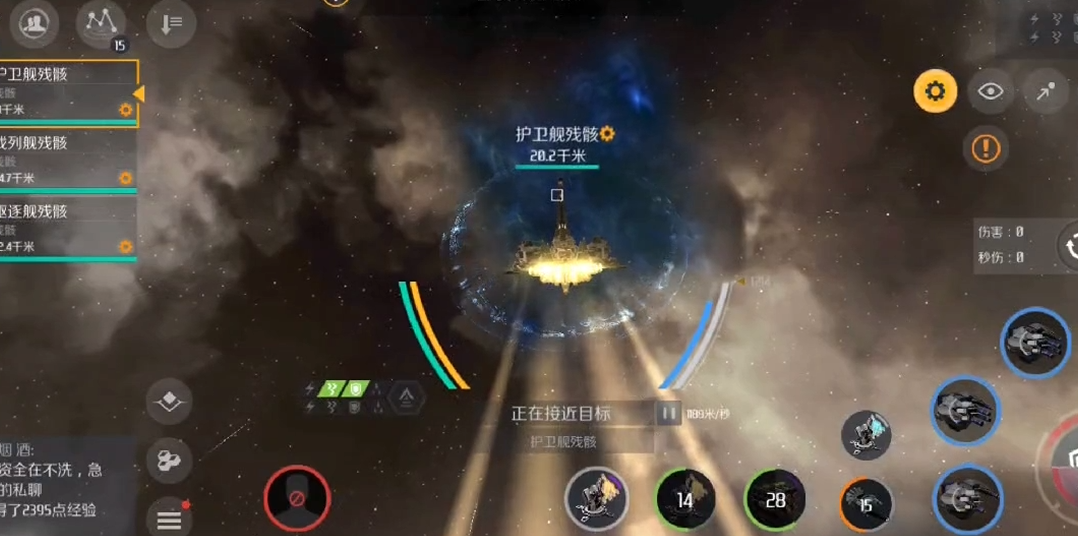
Task: Pause approaching the target
Action: pos(668,412)
